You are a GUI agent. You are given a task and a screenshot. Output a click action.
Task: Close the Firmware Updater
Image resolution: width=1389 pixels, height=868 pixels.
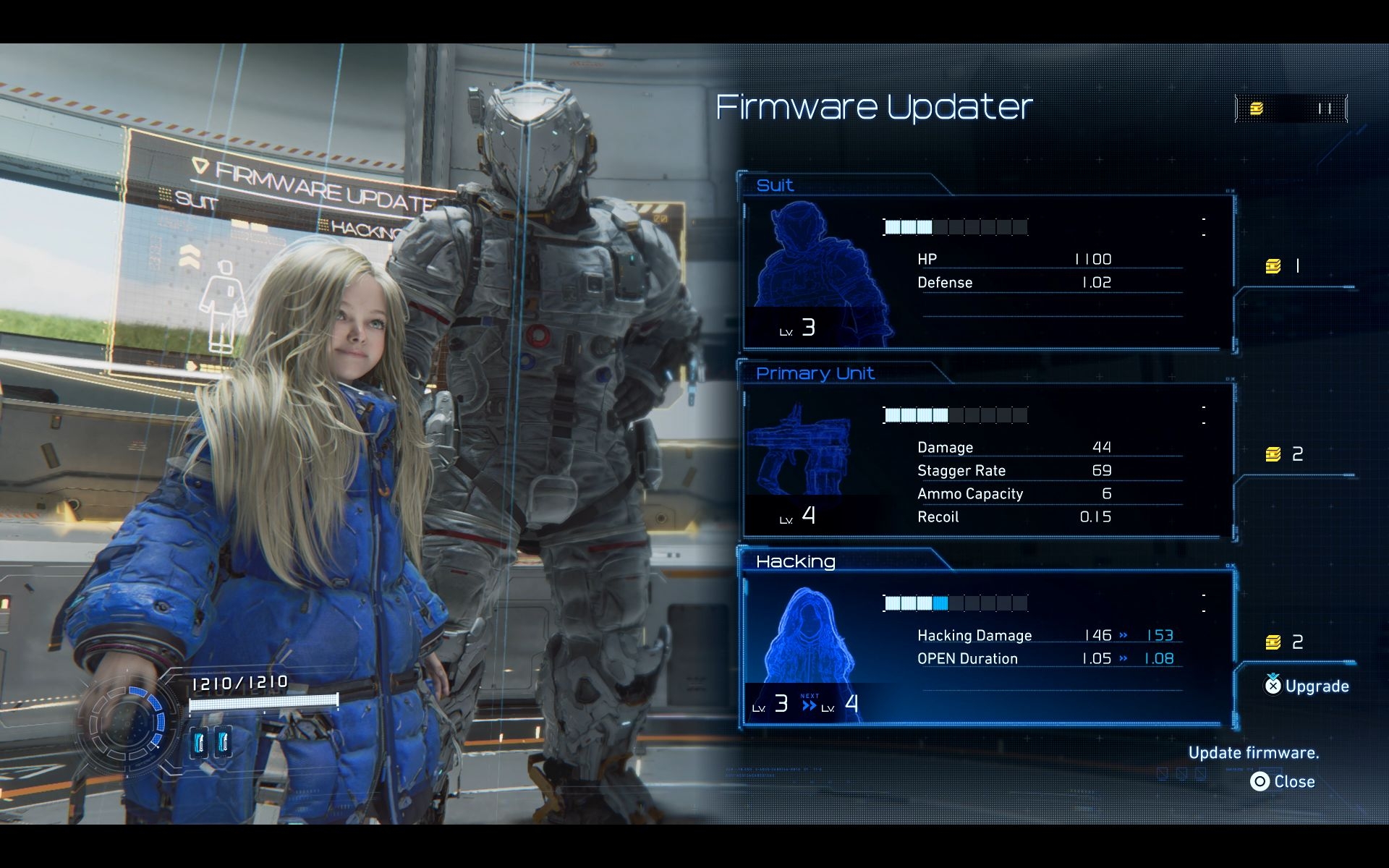click(x=1283, y=782)
